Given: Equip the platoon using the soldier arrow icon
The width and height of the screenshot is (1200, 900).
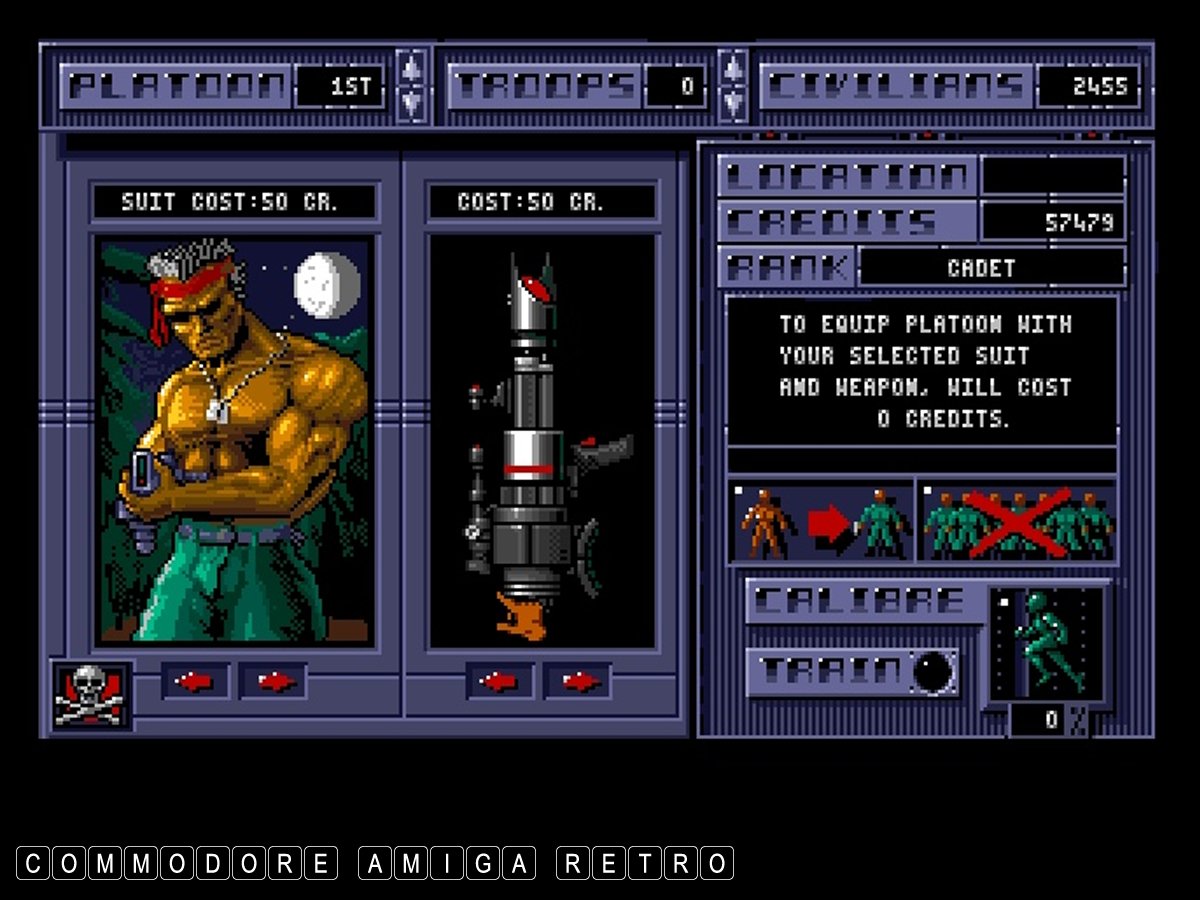Looking at the screenshot, I should tap(822, 522).
